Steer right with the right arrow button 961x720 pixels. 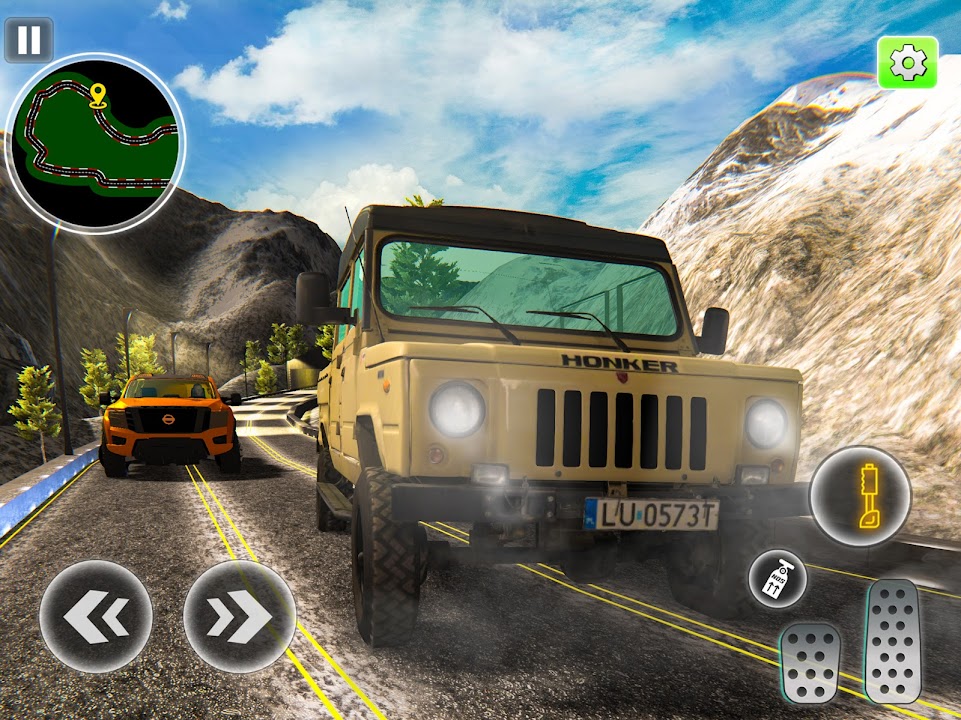(x=239, y=615)
